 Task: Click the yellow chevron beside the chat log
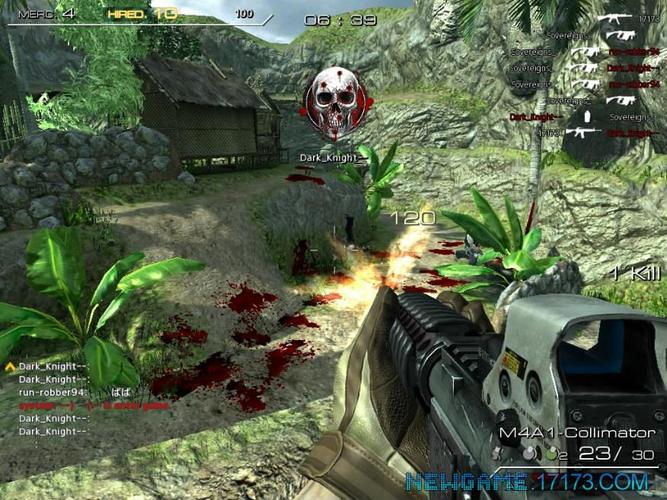click(x=10, y=368)
